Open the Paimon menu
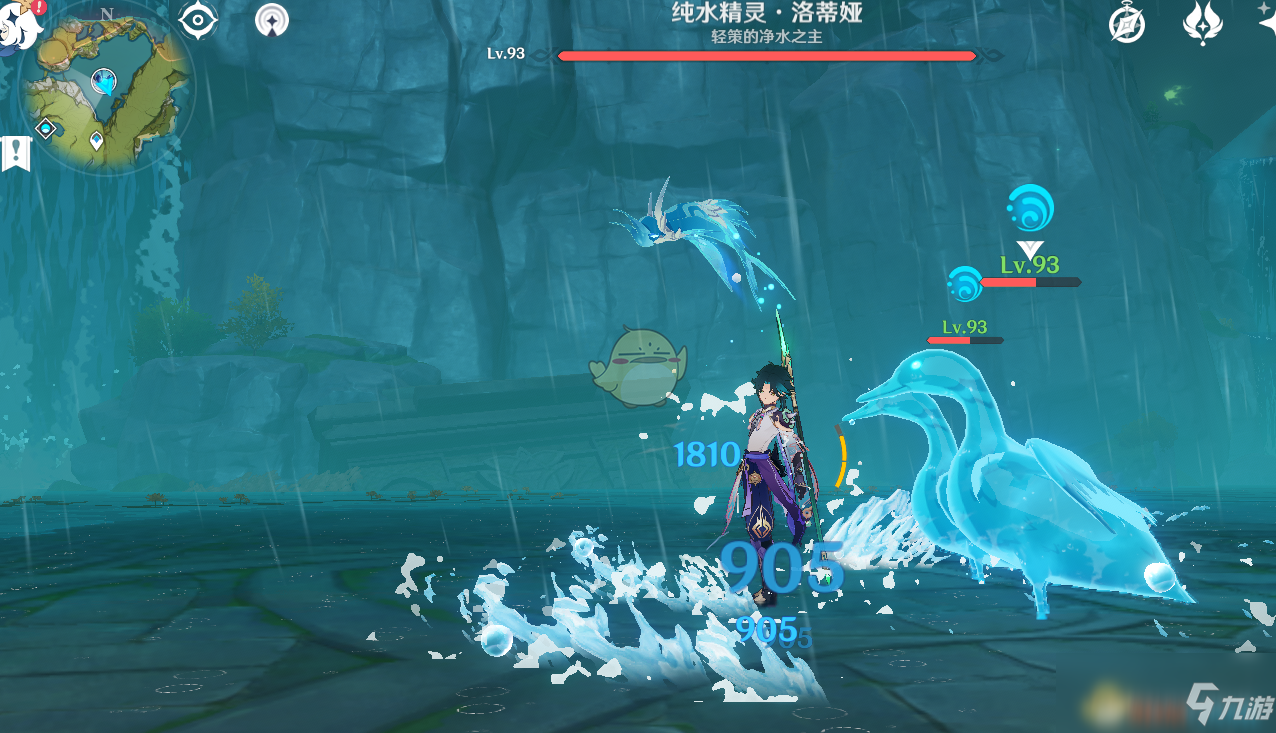Screen dimensions: 1276x733 (18, 20)
